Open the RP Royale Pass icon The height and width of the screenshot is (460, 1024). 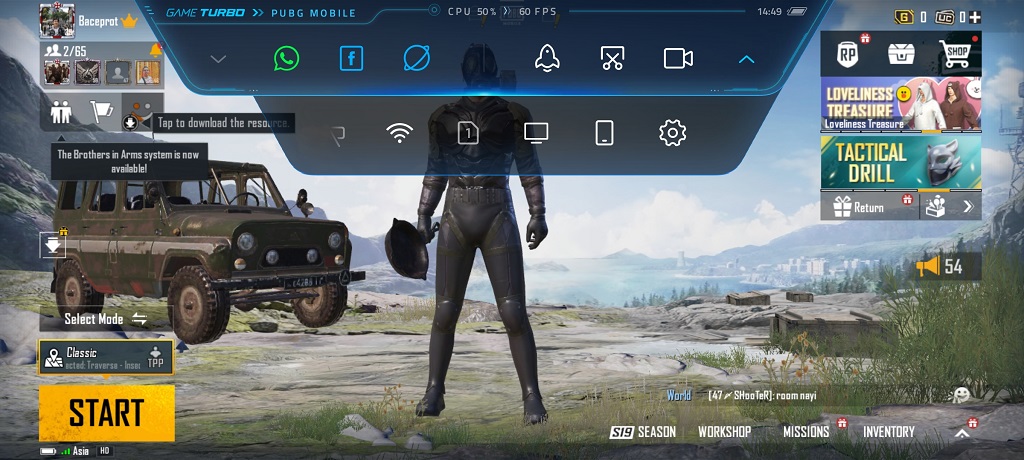[x=848, y=54]
